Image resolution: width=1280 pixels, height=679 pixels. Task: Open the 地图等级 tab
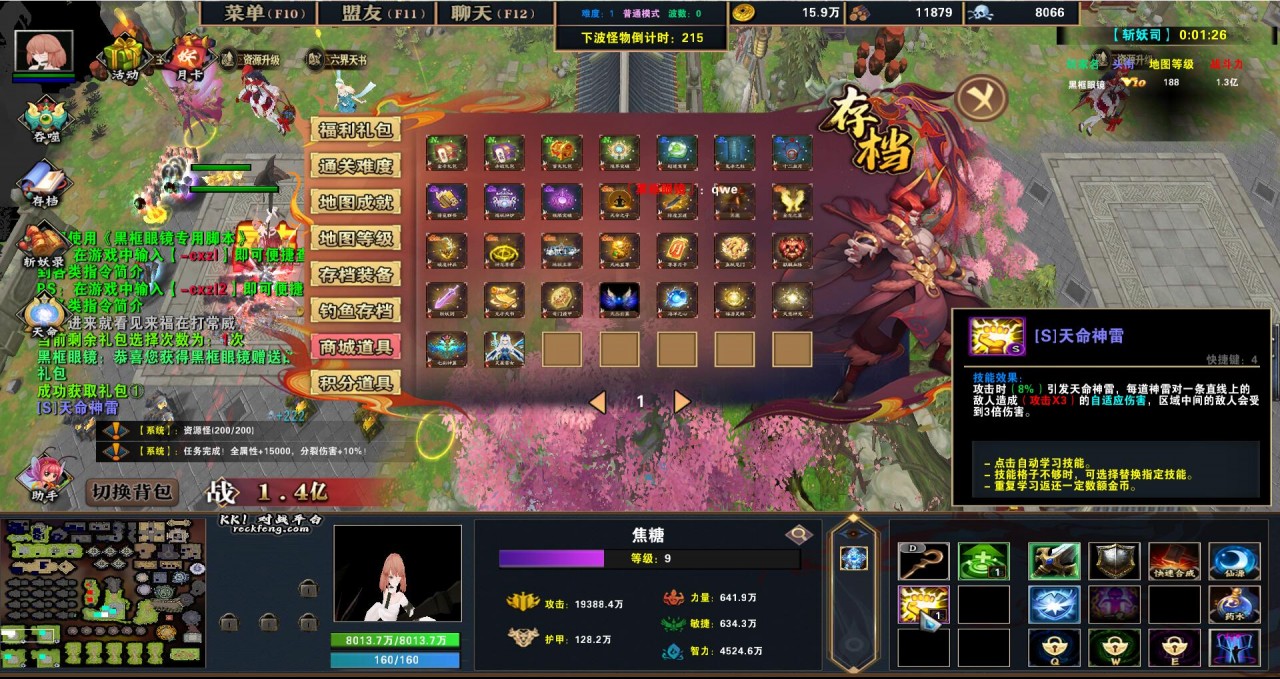coord(355,238)
